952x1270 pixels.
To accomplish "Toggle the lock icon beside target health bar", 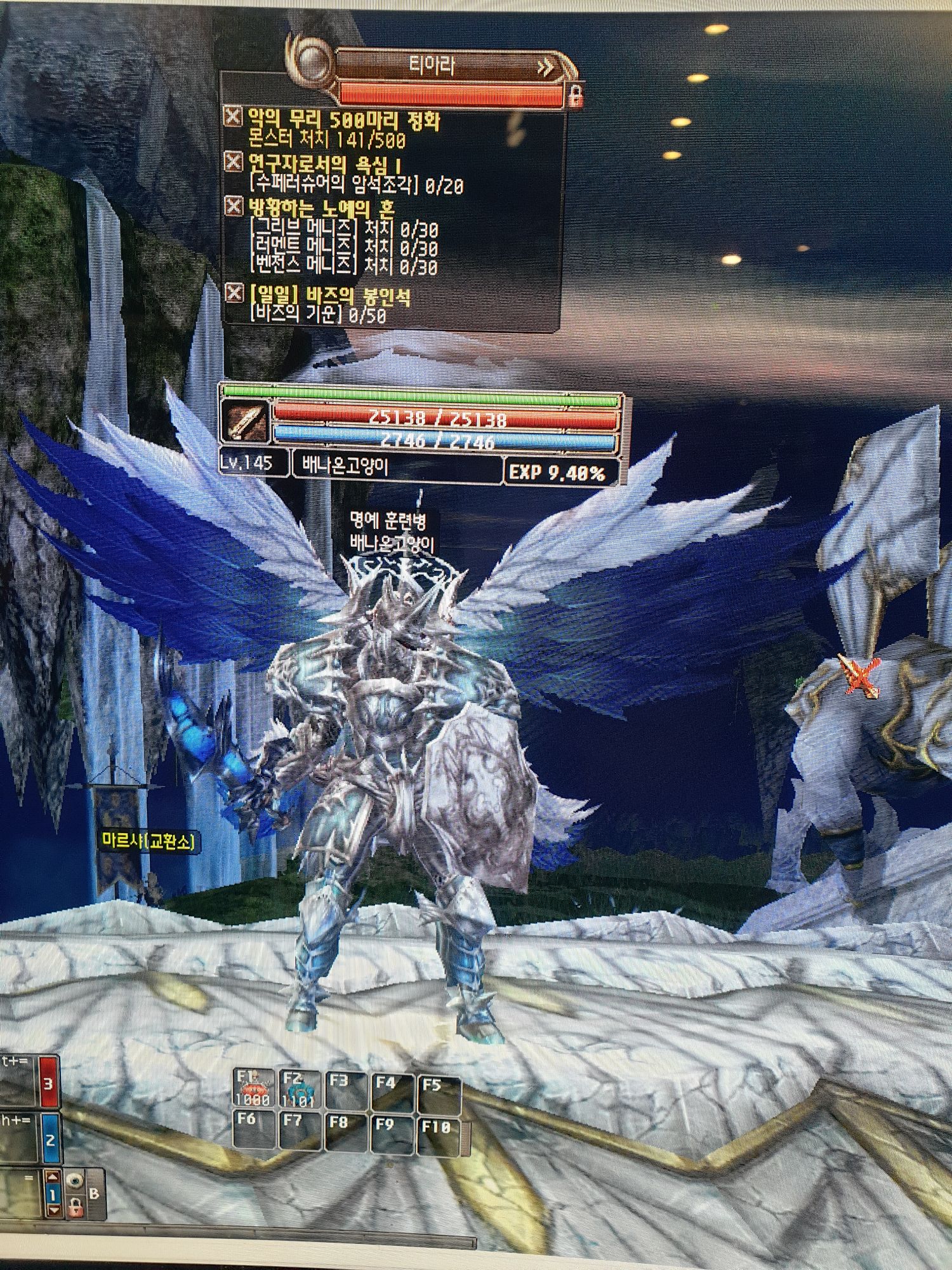I will (575, 97).
